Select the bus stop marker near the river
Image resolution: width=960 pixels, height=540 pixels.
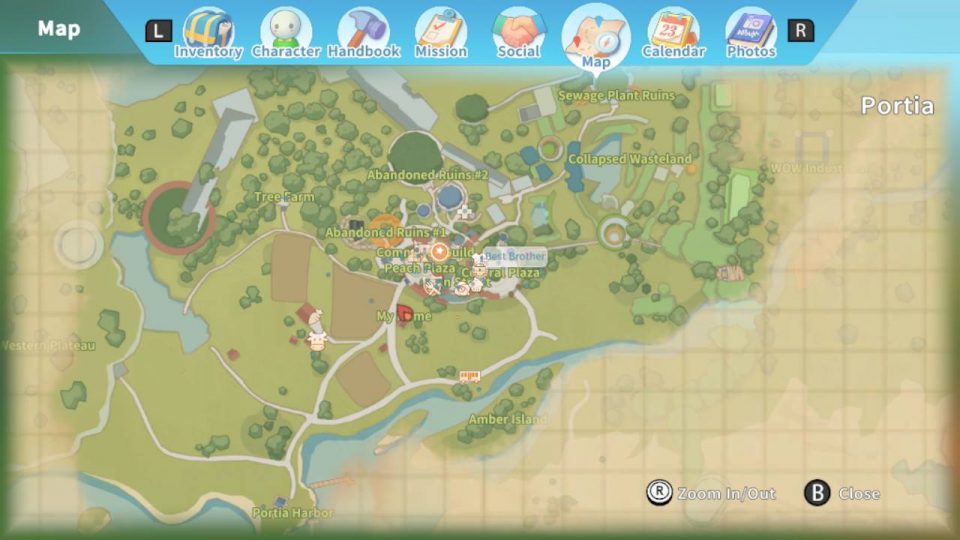469,376
